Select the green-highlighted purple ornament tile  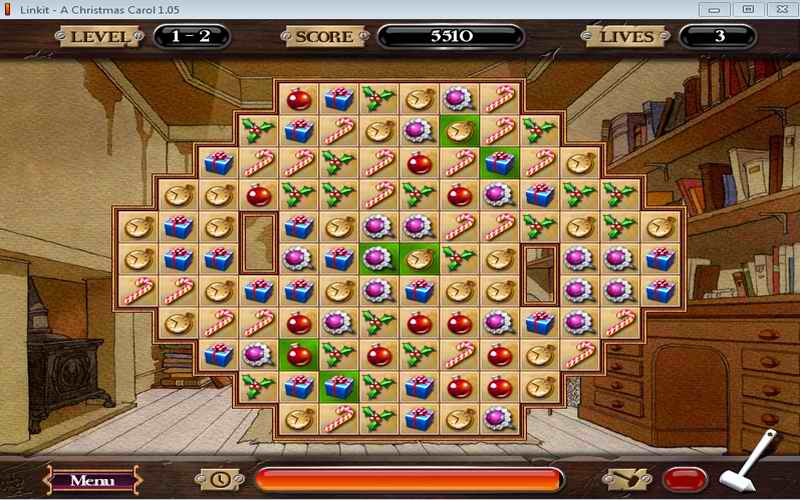tap(379, 258)
